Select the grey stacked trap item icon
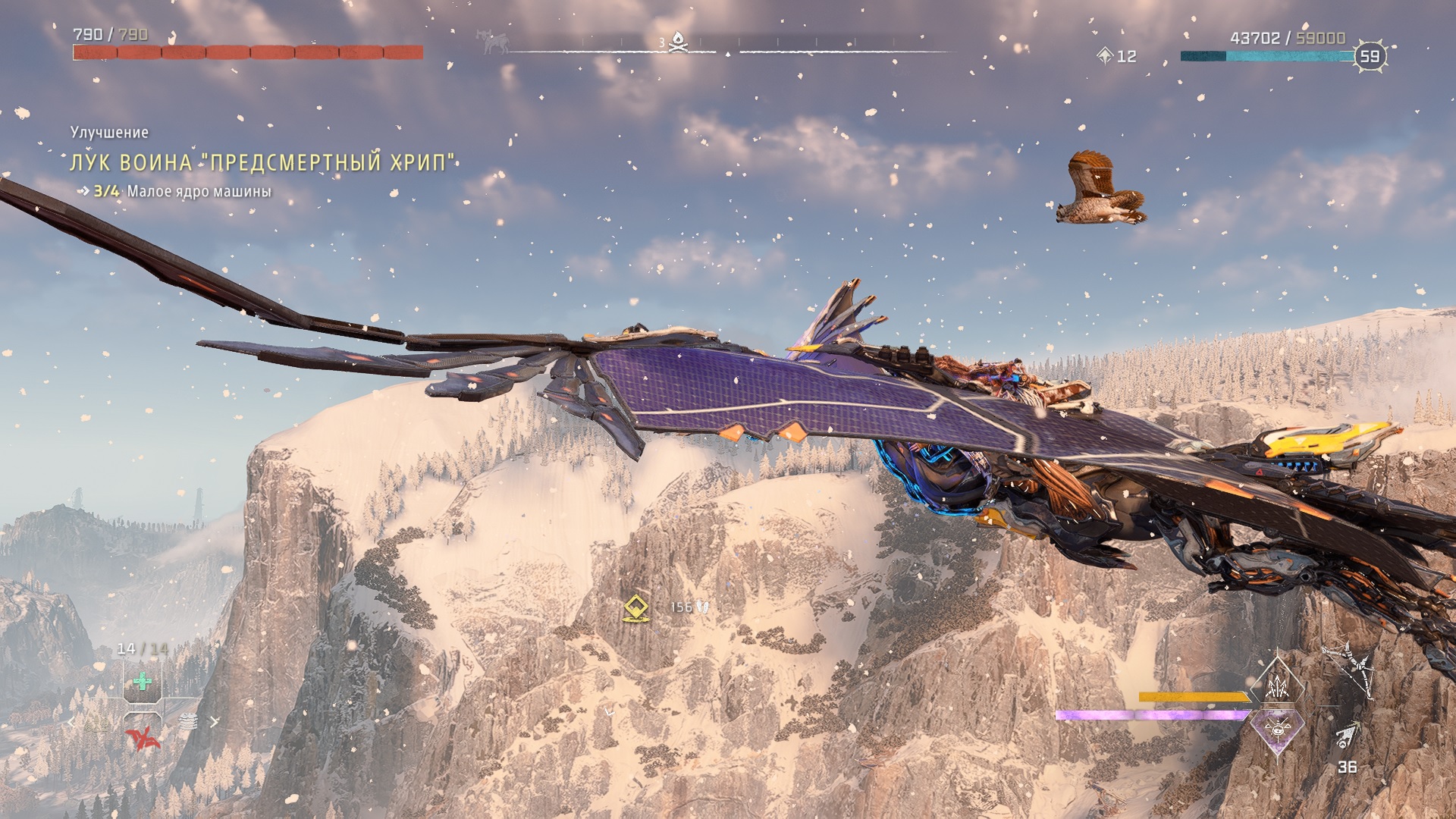This screenshot has height=819, width=1456. tap(188, 722)
